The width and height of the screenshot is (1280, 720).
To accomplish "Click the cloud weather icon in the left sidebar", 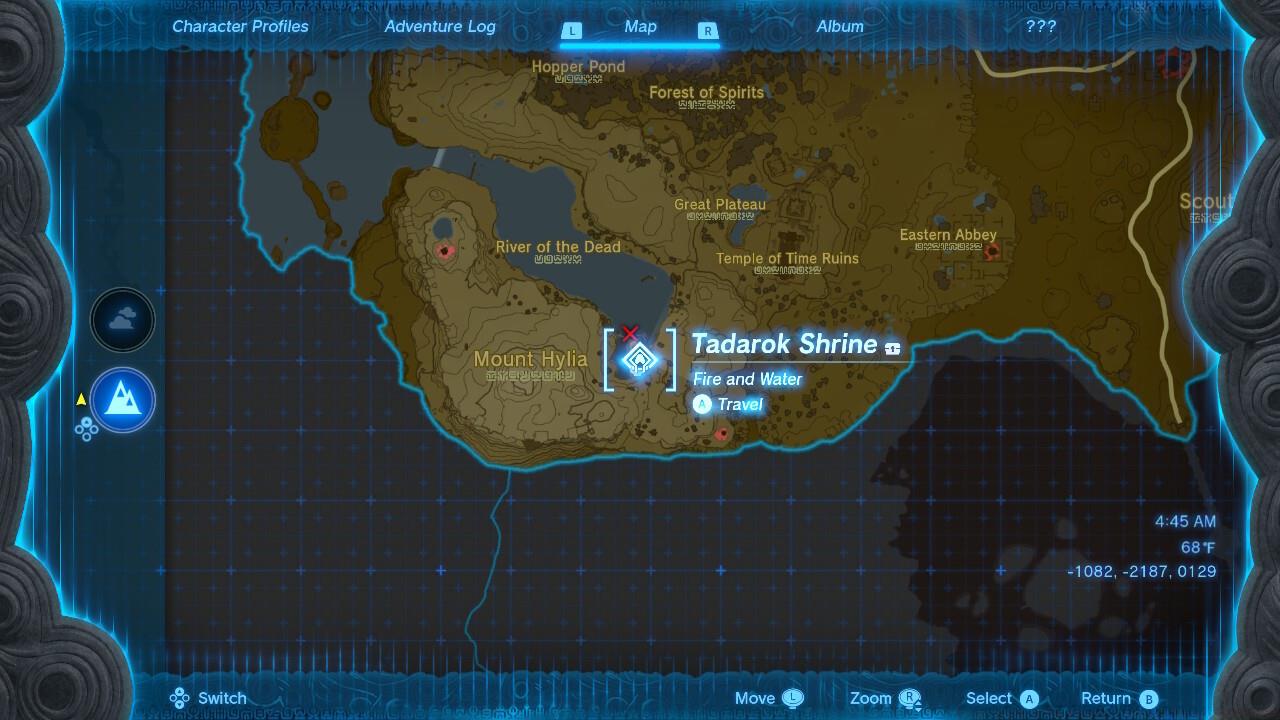I will coord(122,319).
